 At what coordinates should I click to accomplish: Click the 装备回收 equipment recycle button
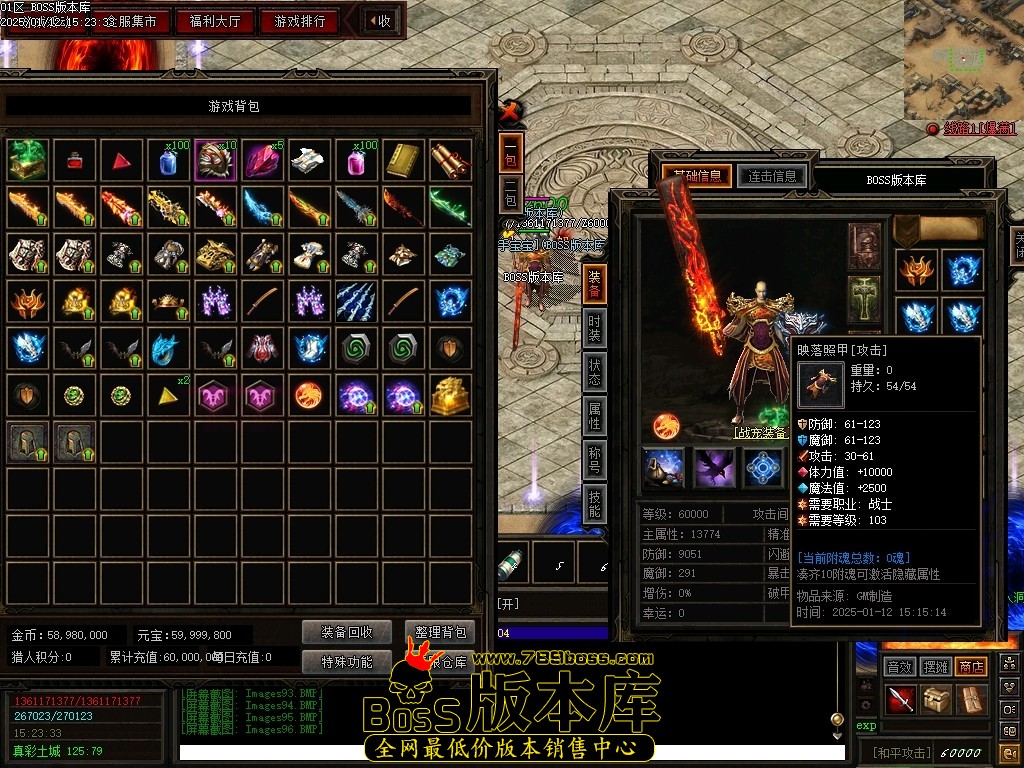point(347,632)
